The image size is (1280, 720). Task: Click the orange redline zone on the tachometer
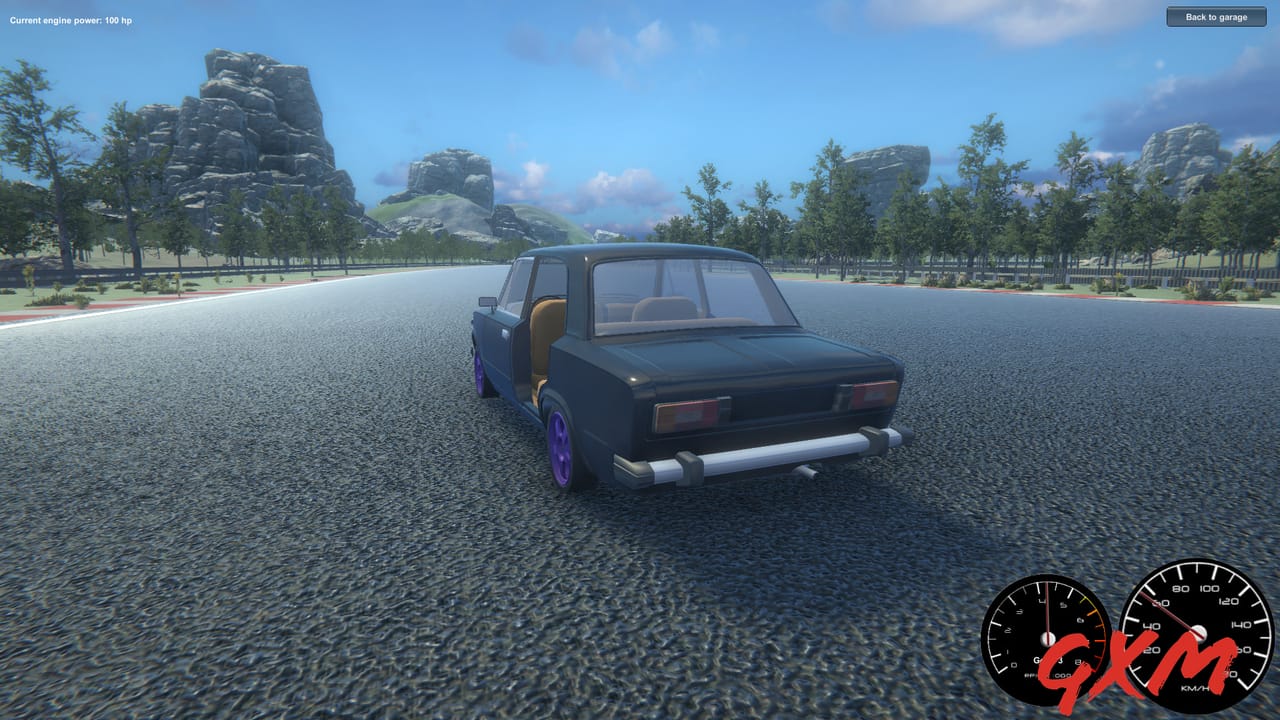(1093, 625)
